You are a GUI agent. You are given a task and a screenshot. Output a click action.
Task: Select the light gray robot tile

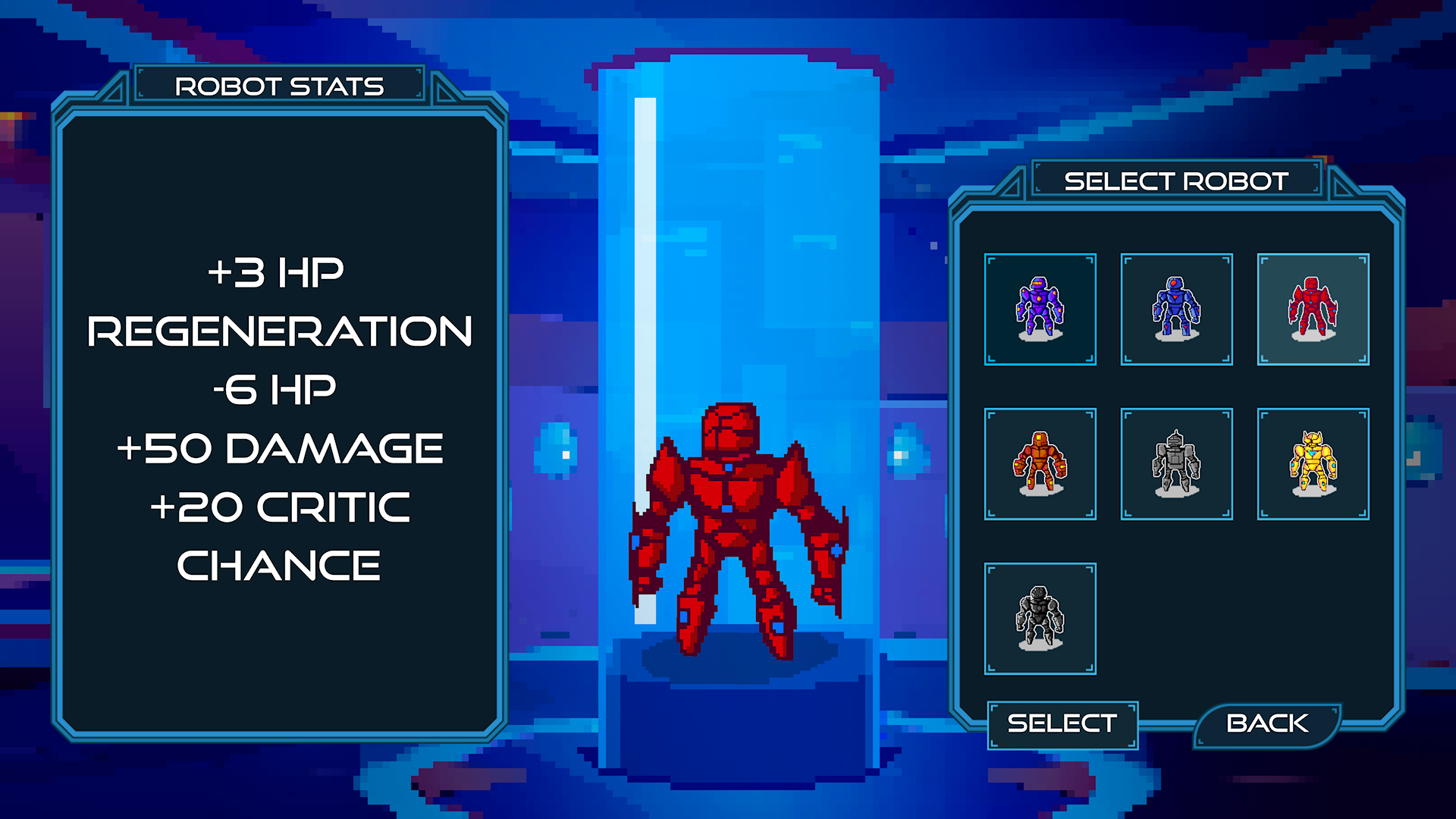click(1176, 464)
